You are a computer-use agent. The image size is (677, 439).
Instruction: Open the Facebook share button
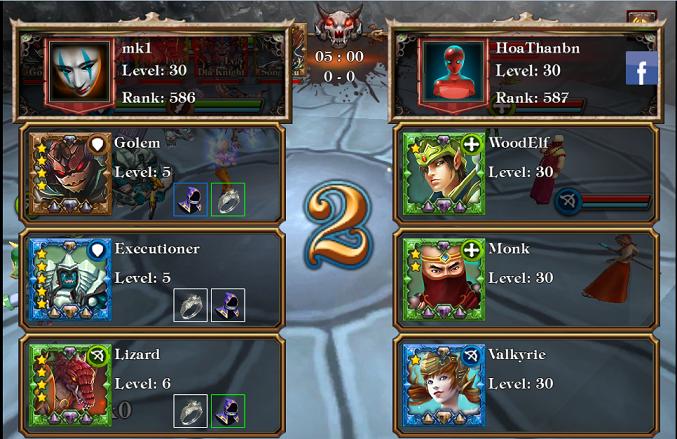pos(641,68)
